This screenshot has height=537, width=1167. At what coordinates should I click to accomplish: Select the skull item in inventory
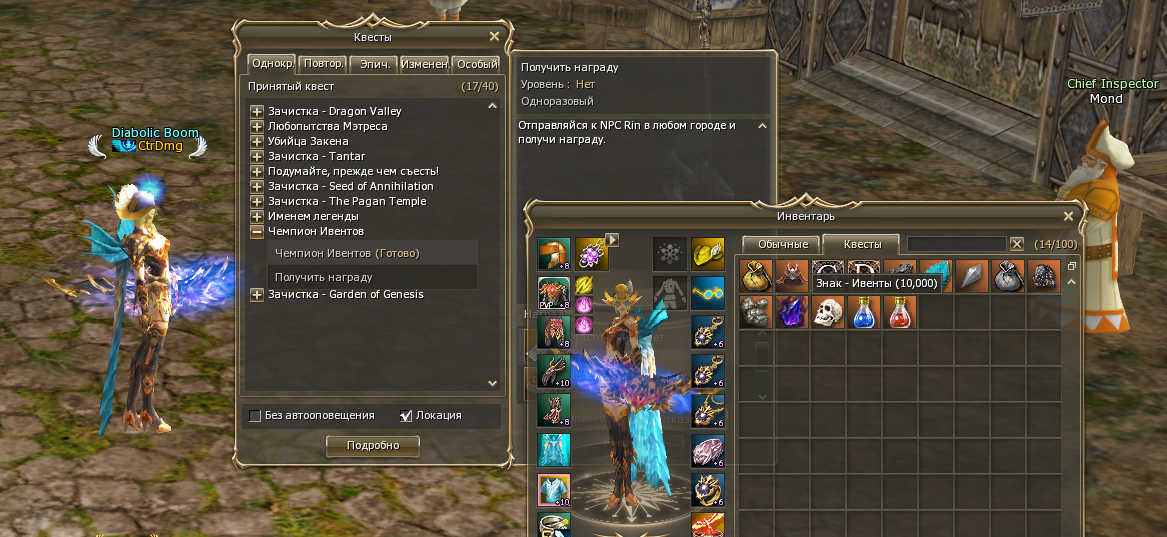(826, 312)
